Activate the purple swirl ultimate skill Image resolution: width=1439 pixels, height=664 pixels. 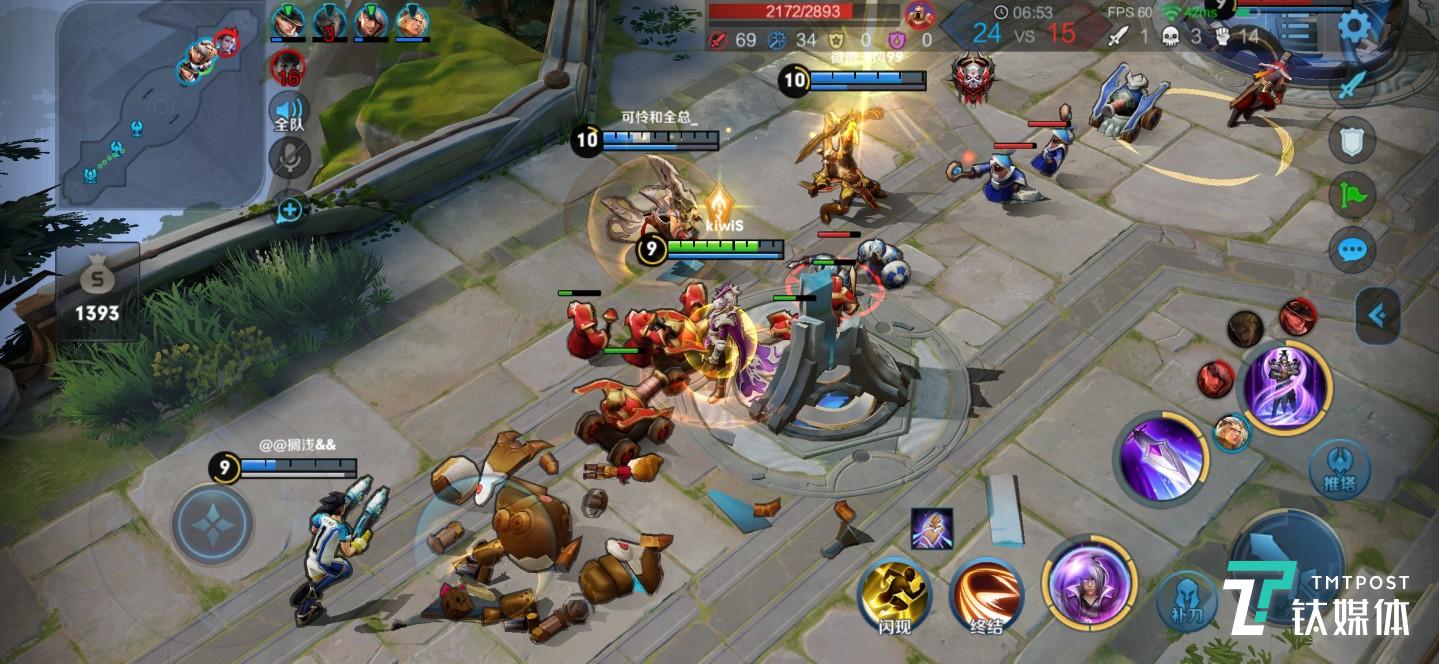coord(1285,387)
